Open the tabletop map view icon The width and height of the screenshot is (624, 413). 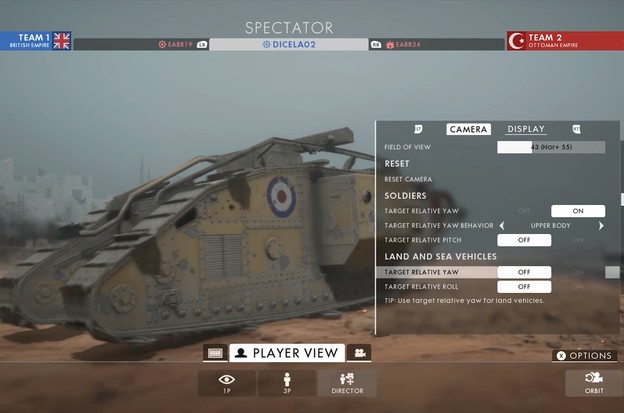coord(214,352)
